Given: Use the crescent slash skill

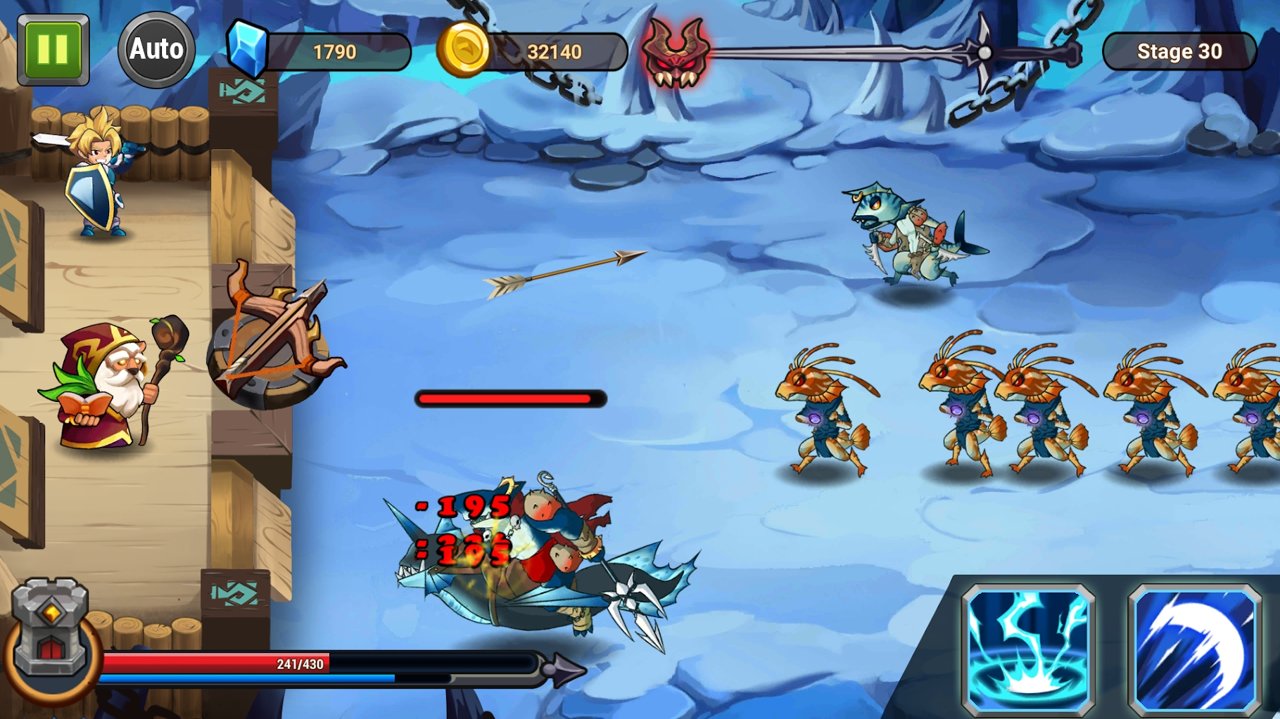Looking at the screenshot, I should point(1195,649).
